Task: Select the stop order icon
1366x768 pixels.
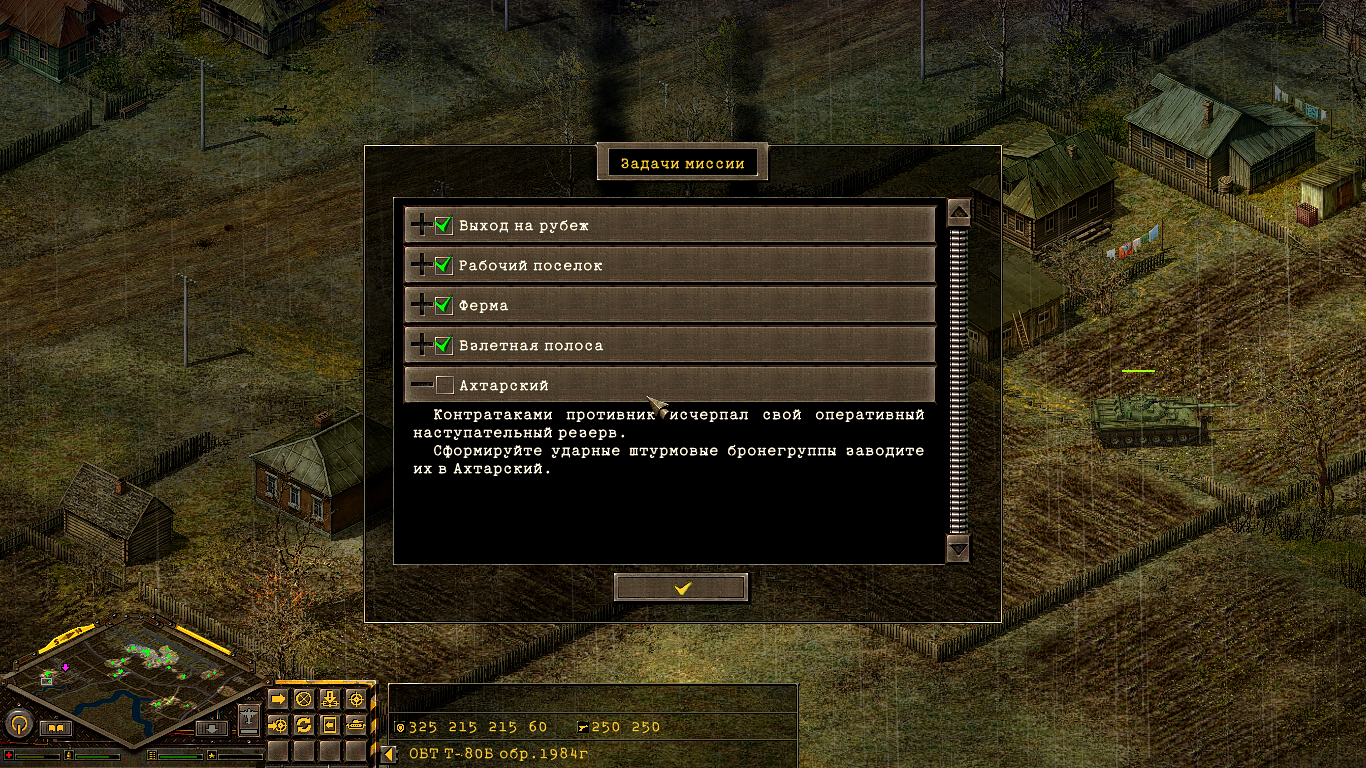Action: (304, 698)
